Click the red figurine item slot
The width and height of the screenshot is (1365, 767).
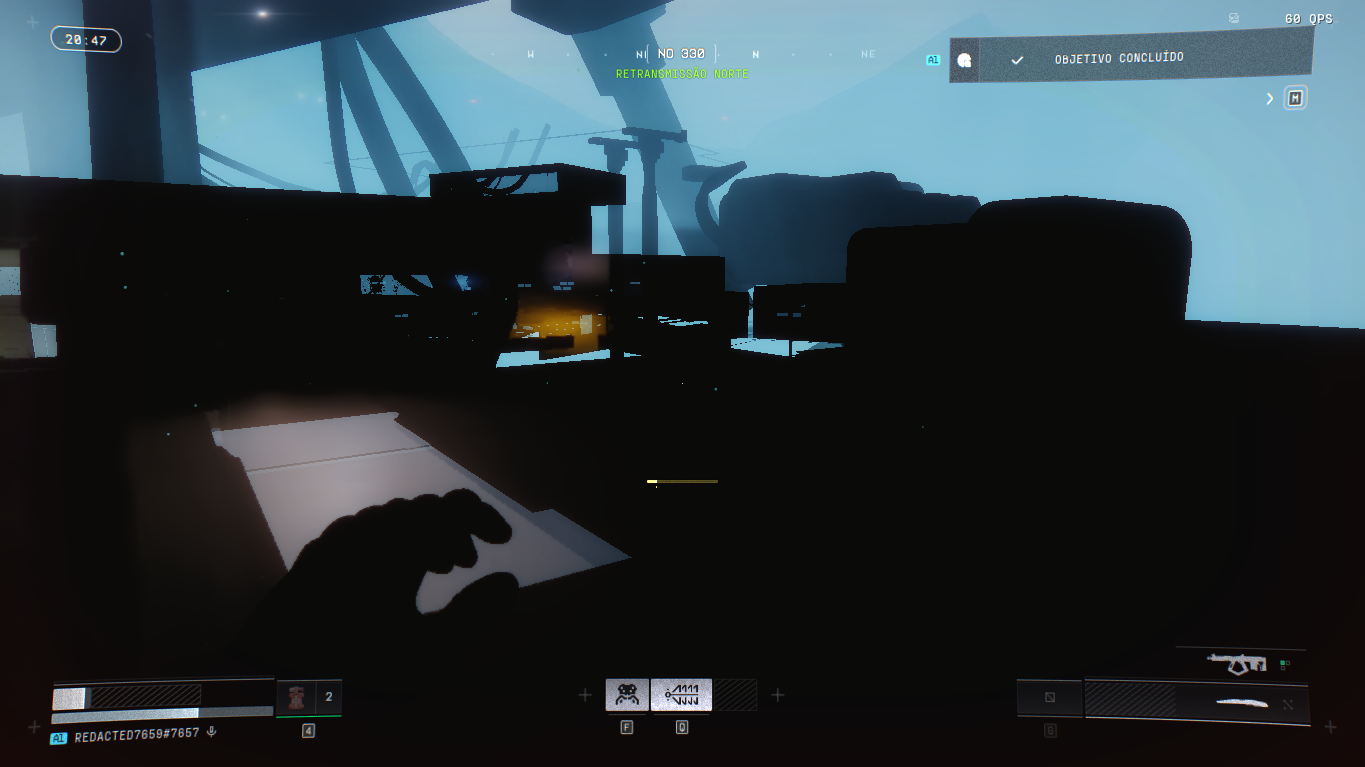[296, 697]
